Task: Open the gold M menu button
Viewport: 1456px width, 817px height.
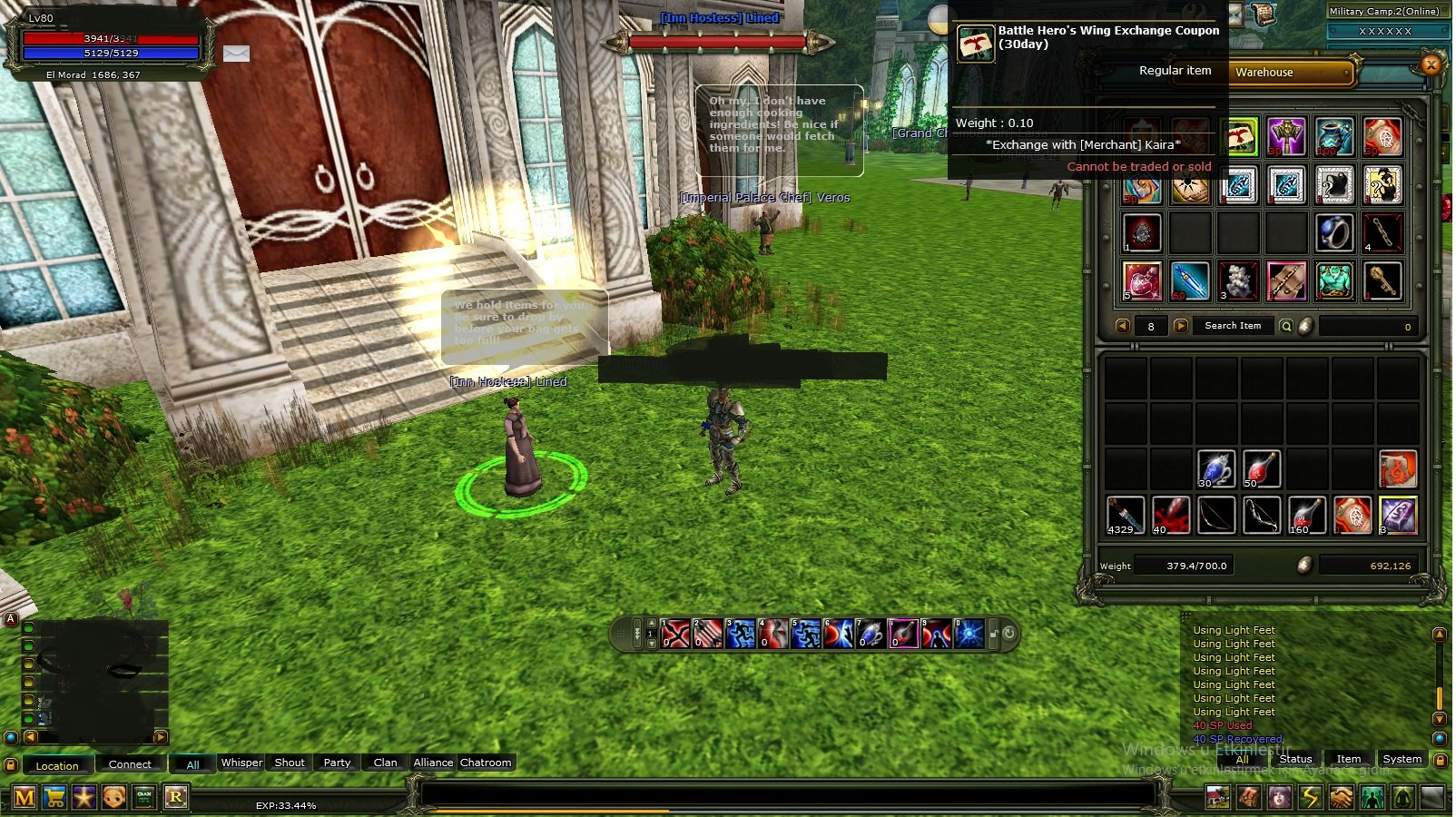Action: point(25,798)
